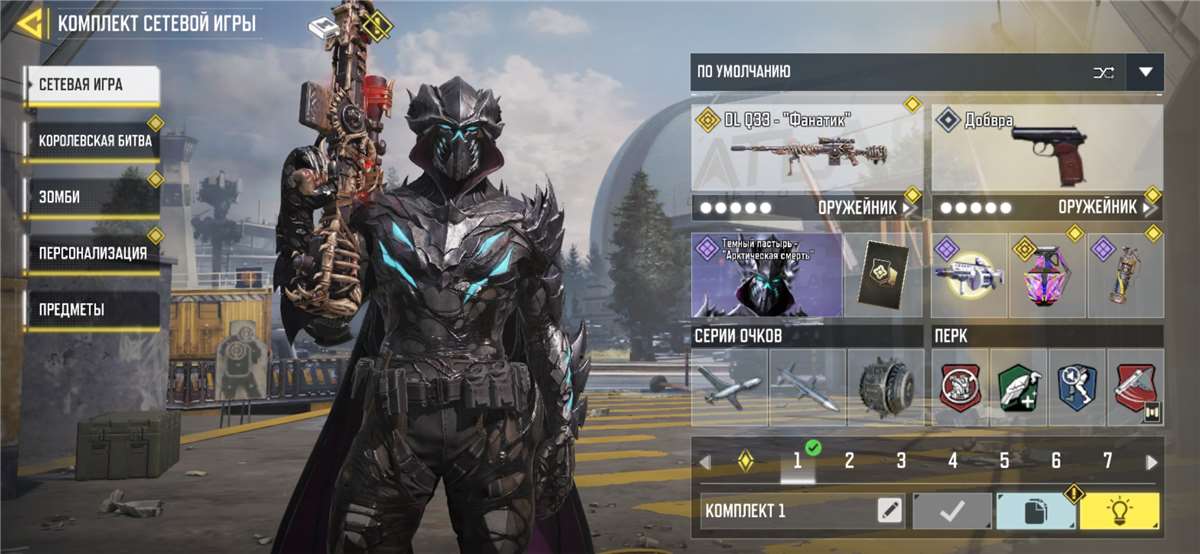1200x554 pixels.
Task: Rename Комплект 1 with the pencil icon
Action: (889, 511)
